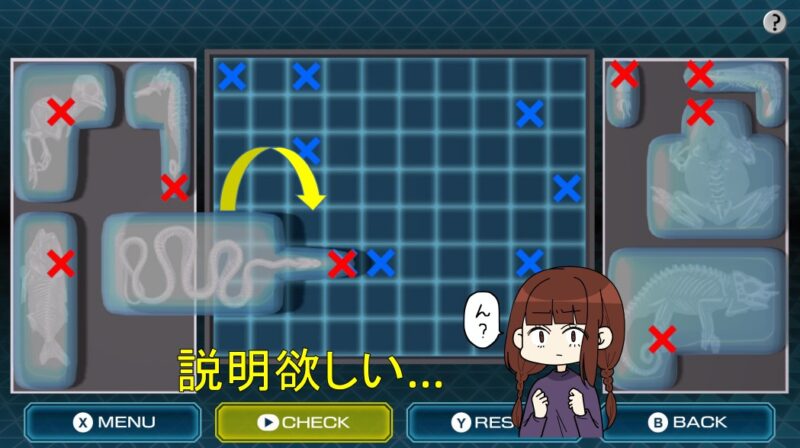Open the question mark help icon
This screenshot has height=448, width=800.
point(774,22)
